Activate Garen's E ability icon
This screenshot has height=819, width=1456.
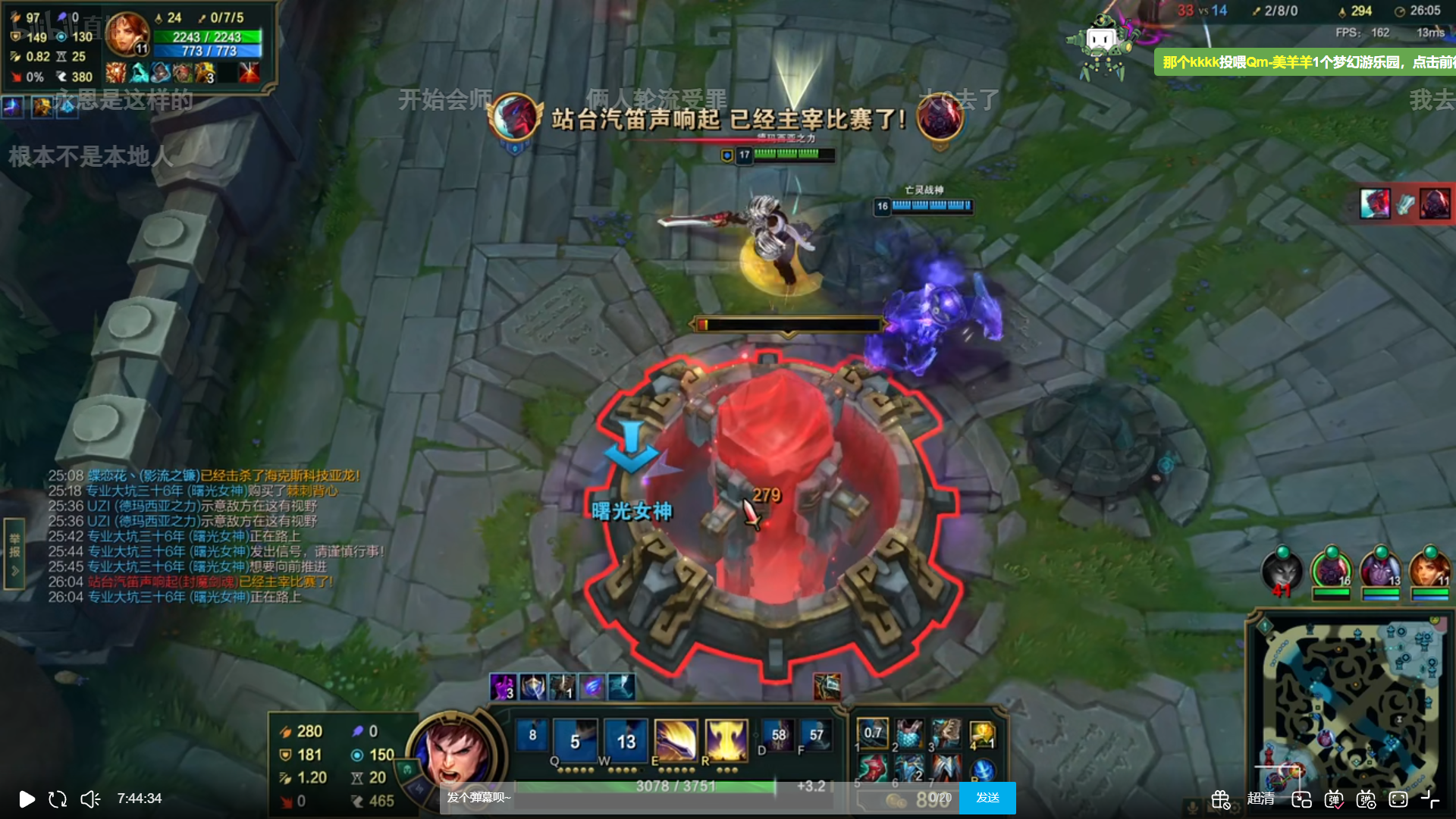click(675, 739)
